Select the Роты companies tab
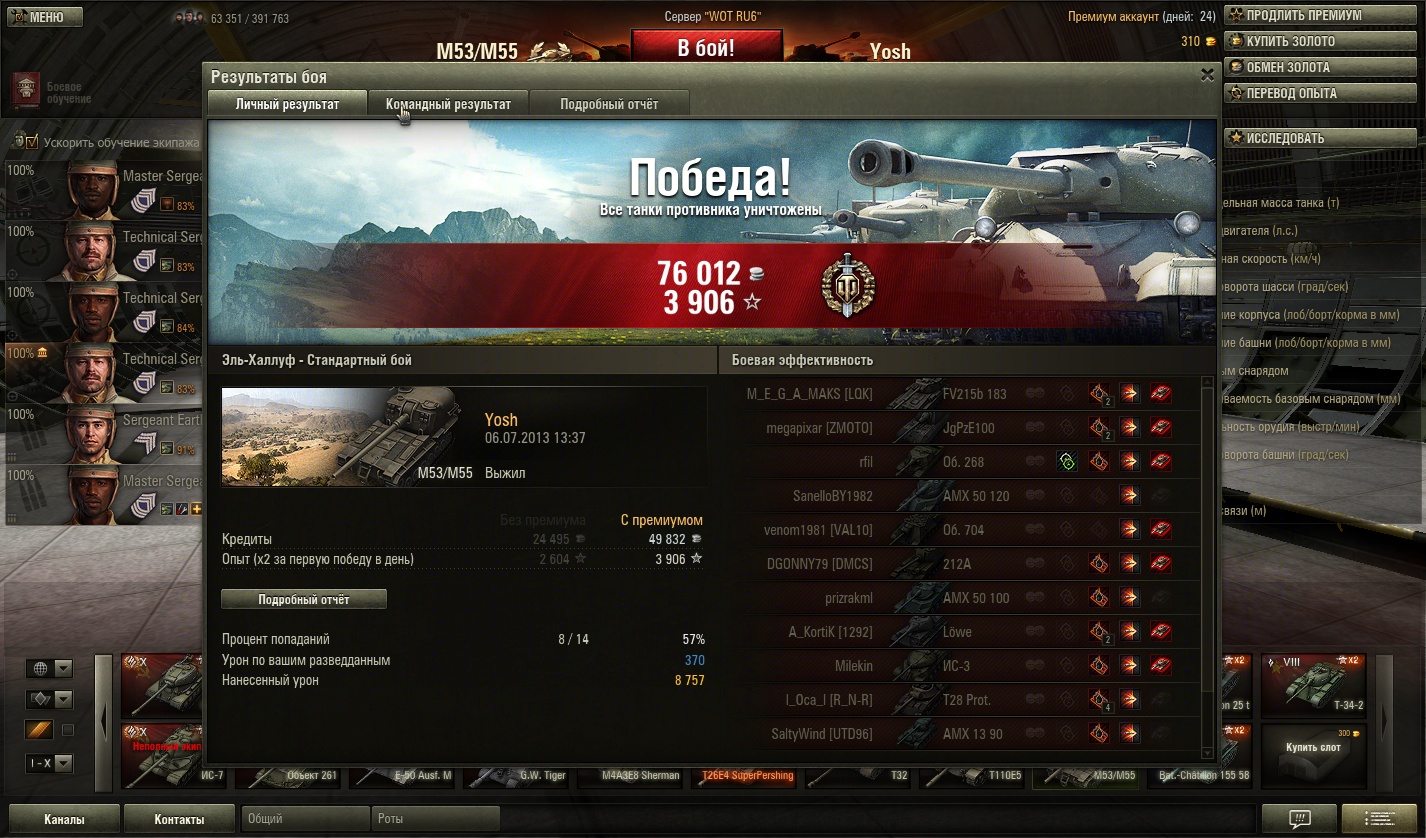 click(435, 819)
